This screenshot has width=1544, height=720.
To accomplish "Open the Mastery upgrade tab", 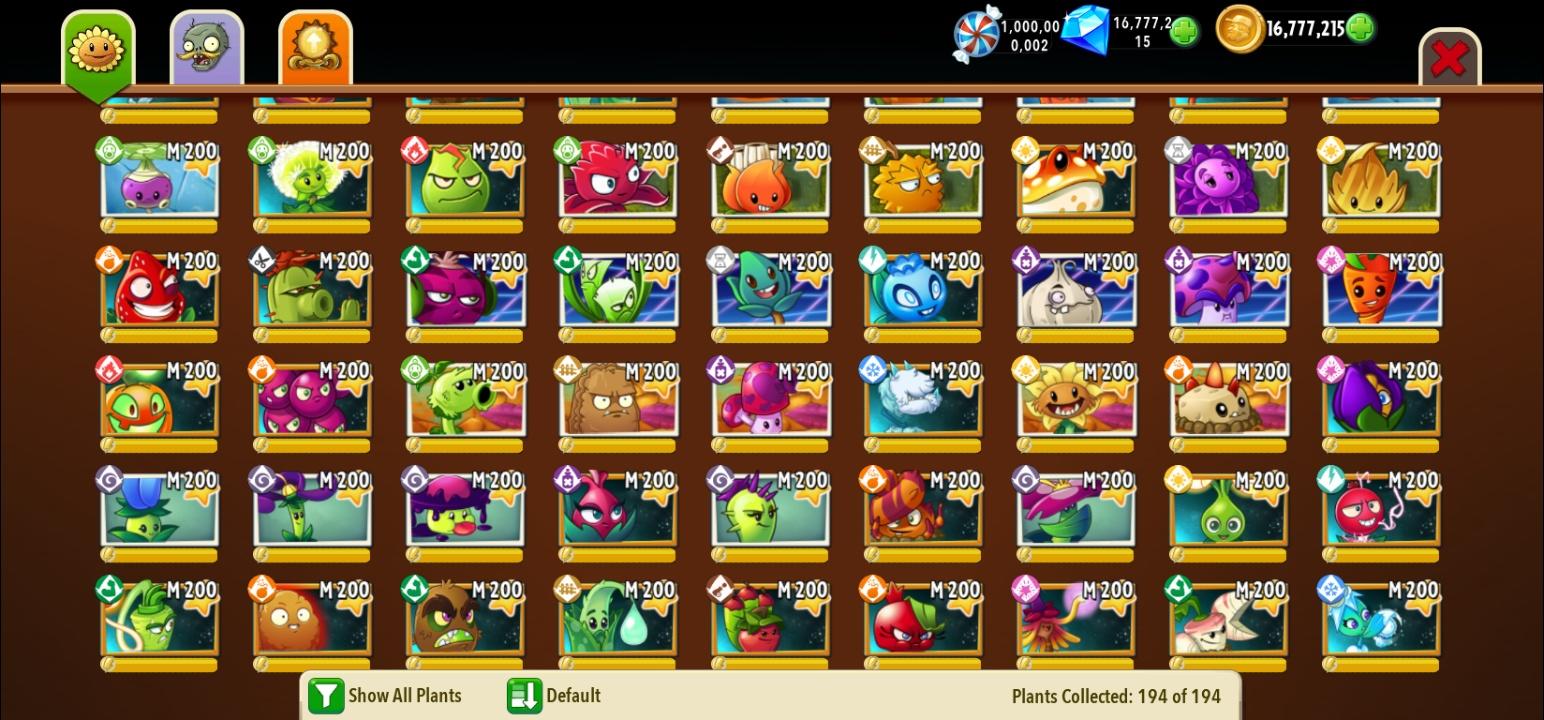I will click(x=315, y=45).
